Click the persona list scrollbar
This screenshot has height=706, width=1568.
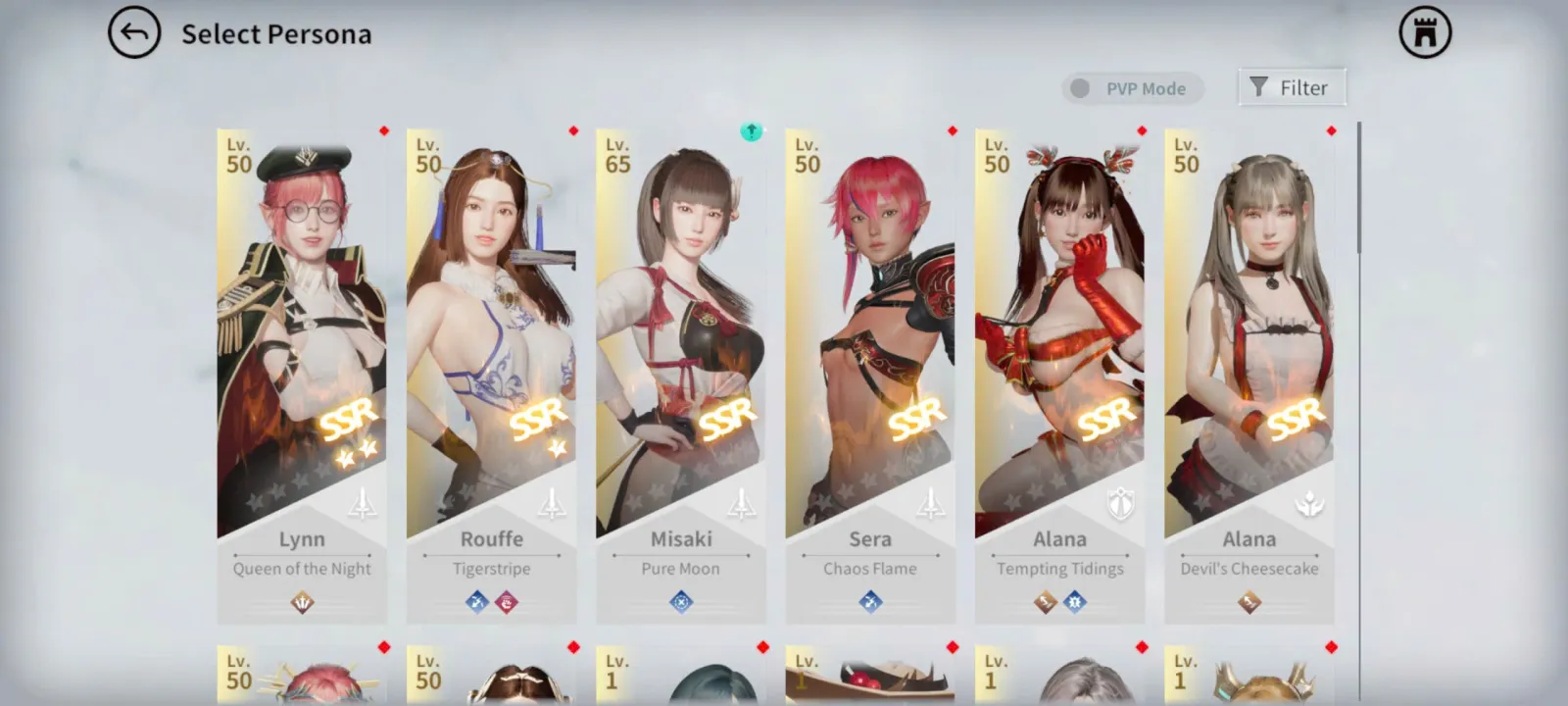click(1358, 186)
